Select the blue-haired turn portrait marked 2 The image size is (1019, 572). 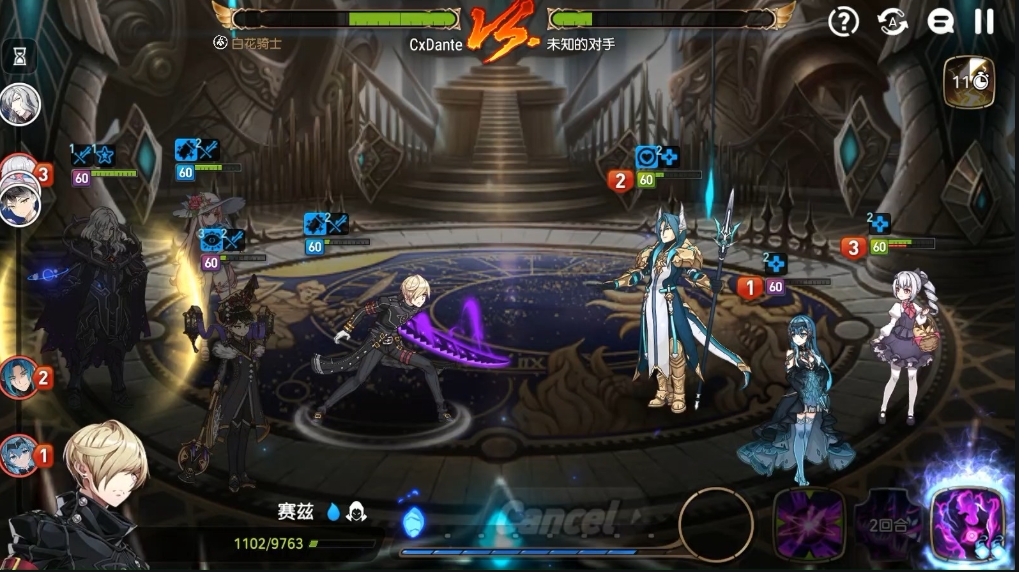21,378
